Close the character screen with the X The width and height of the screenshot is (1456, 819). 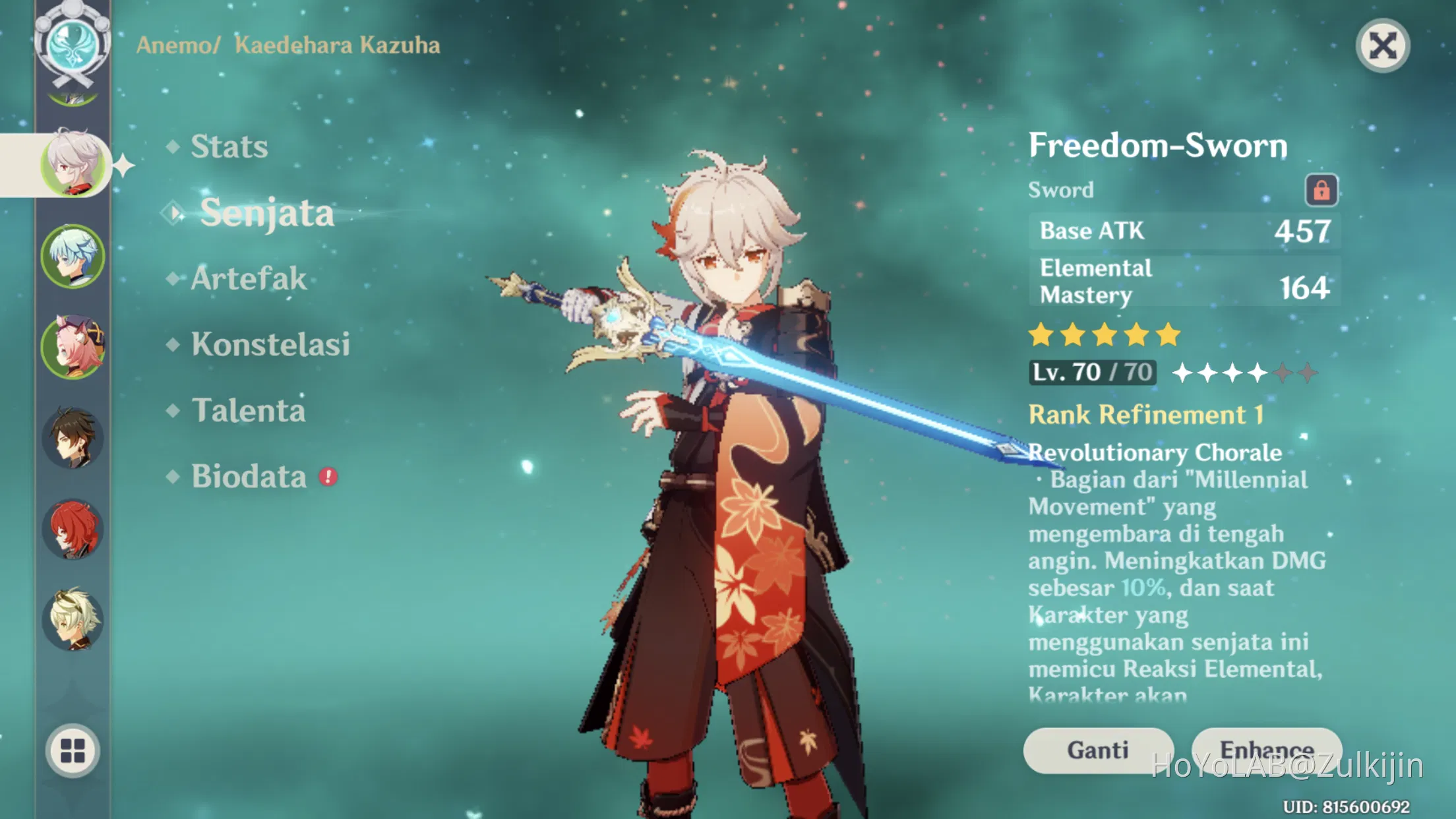[1383, 45]
